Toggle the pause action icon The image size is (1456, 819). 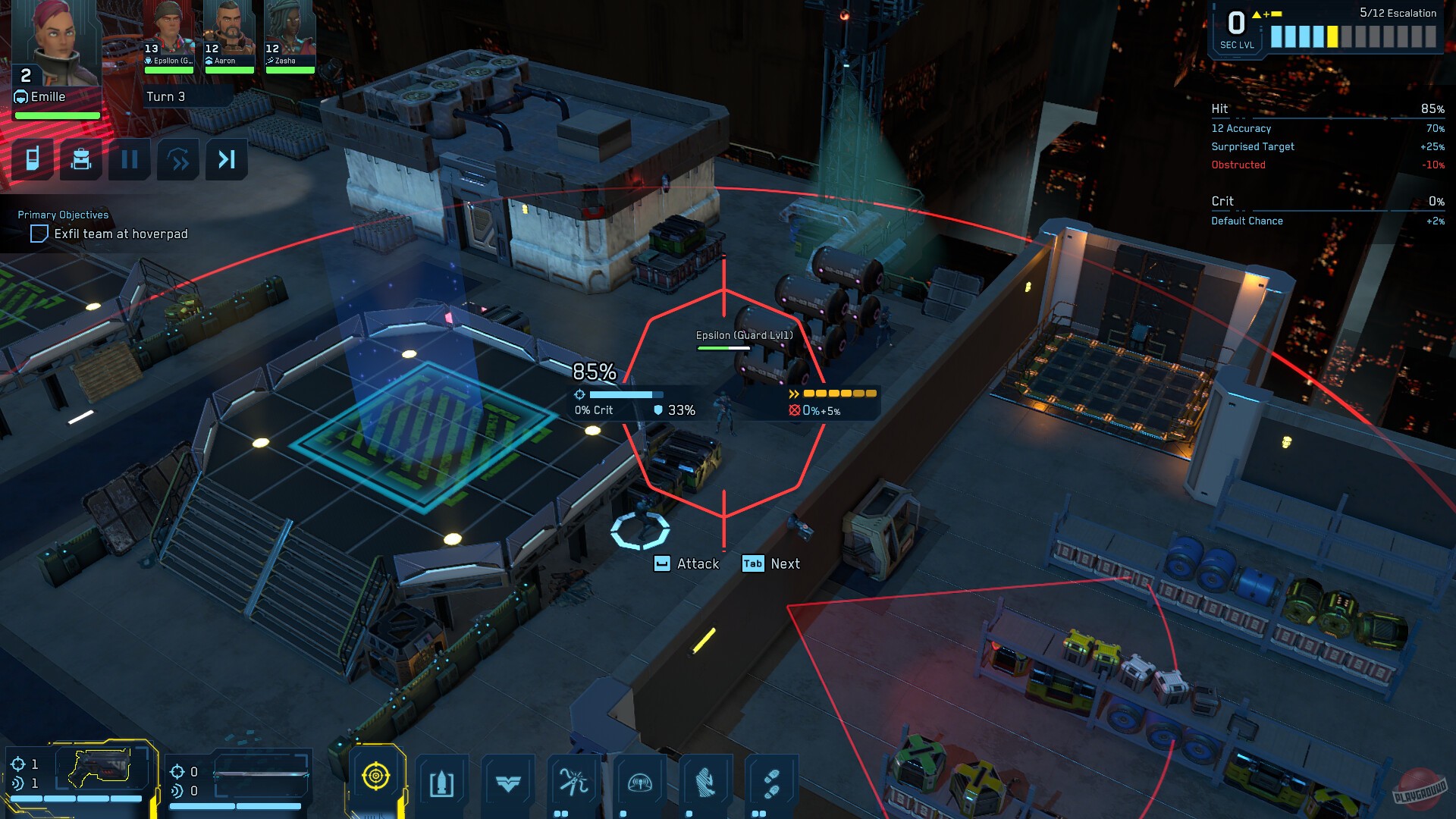130,159
